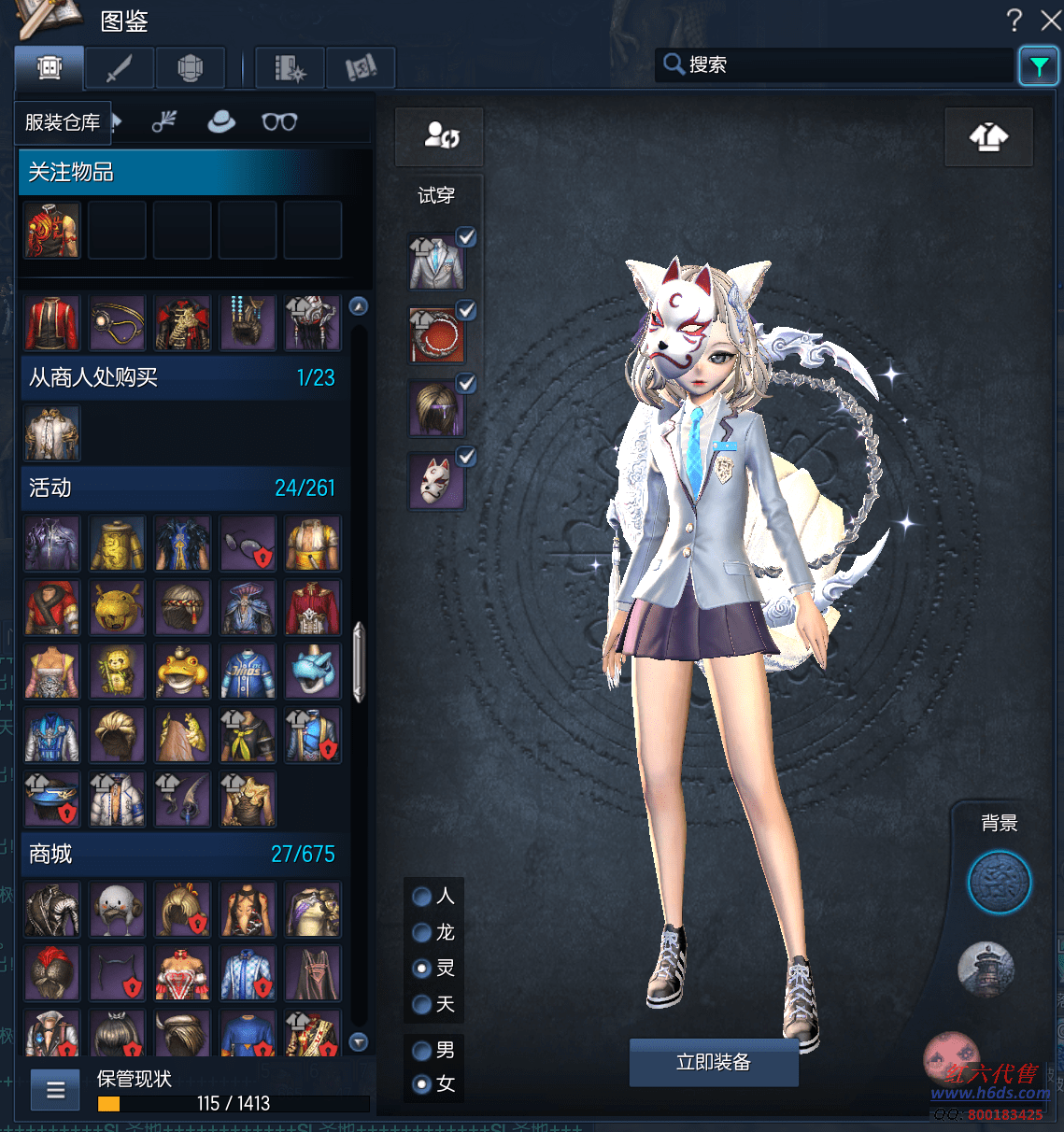Choose the 龙 race option

(422, 932)
